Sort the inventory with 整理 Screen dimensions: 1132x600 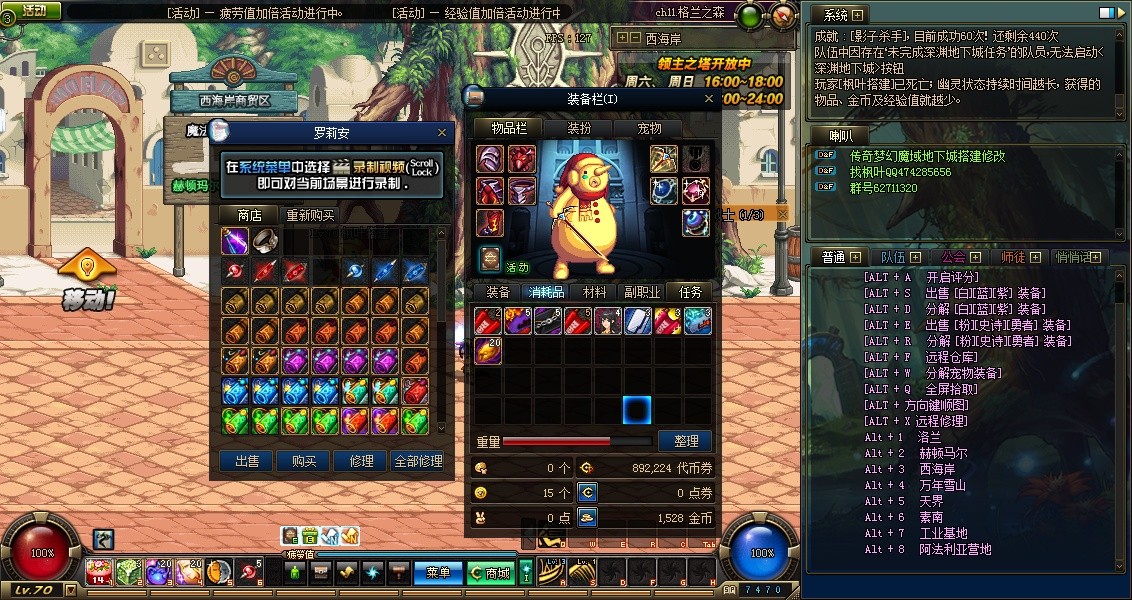coord(685,441)
